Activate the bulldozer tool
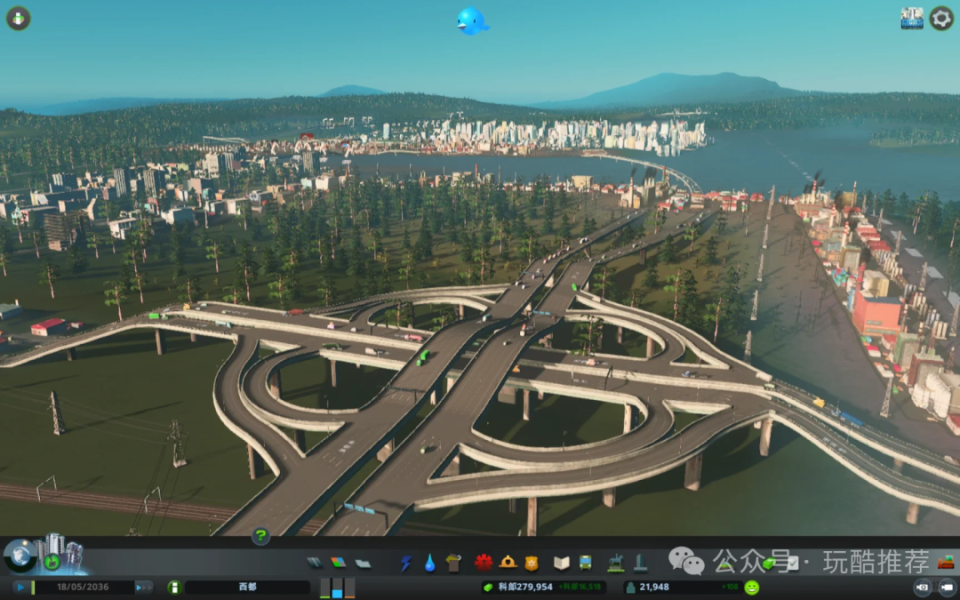The image size is (960, 600). (945, 563)
